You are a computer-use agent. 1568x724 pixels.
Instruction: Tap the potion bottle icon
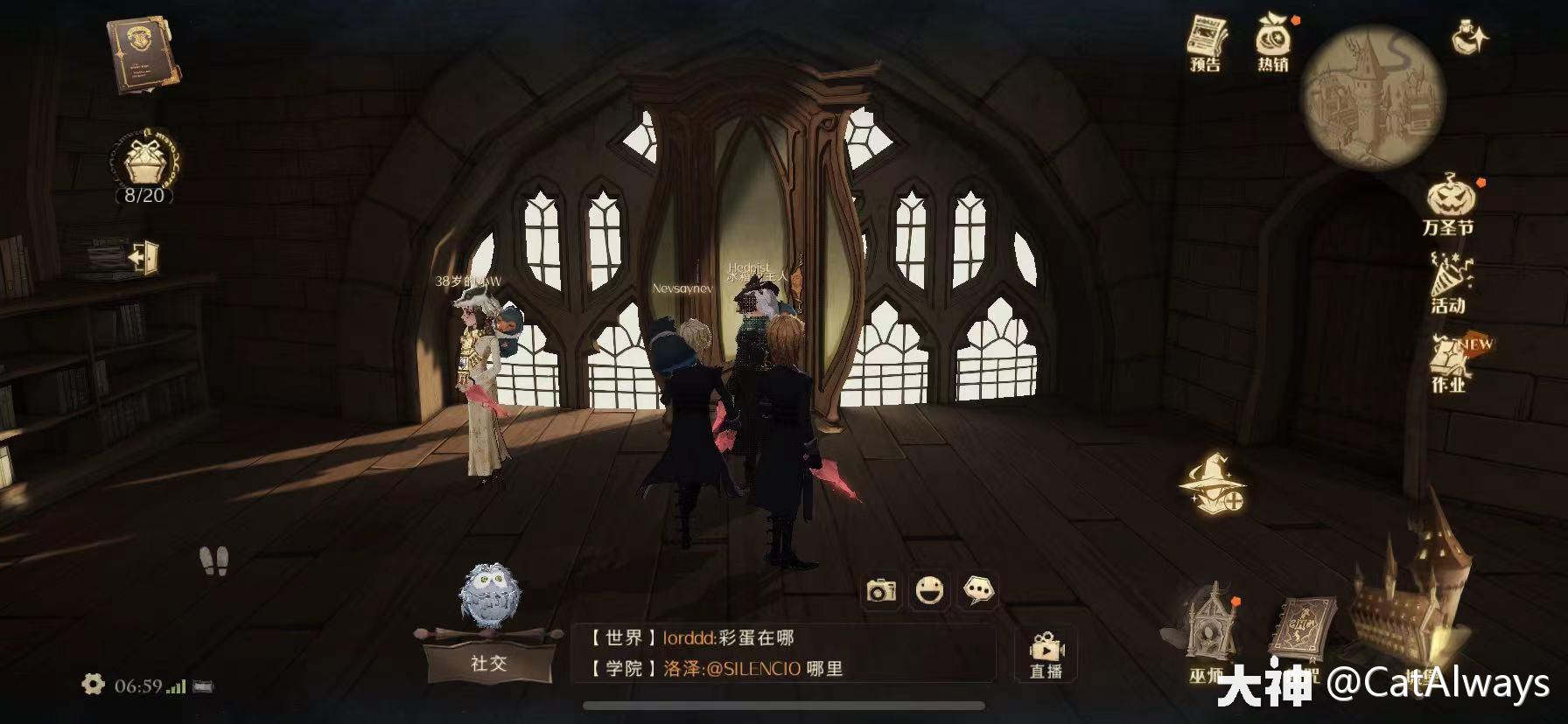[1470, 37]
